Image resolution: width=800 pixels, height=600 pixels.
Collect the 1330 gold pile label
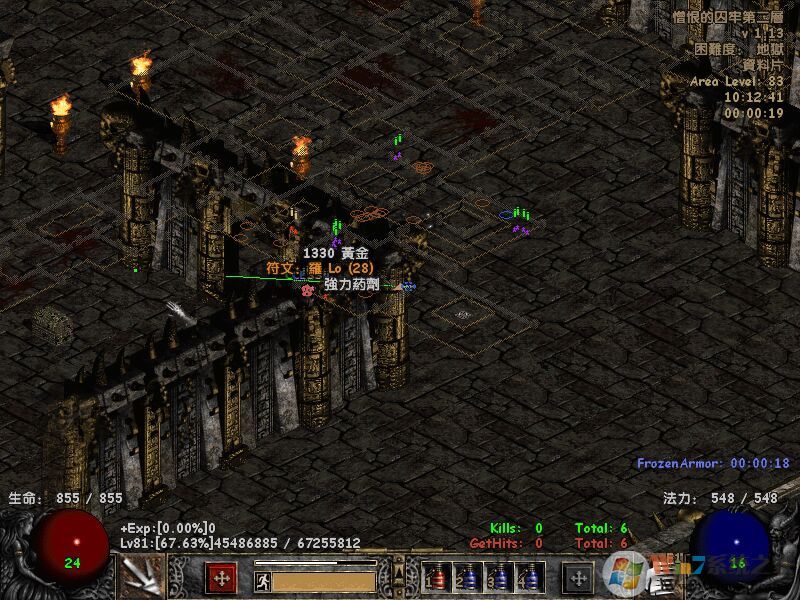pyautogui.click(x=336, y=254)
